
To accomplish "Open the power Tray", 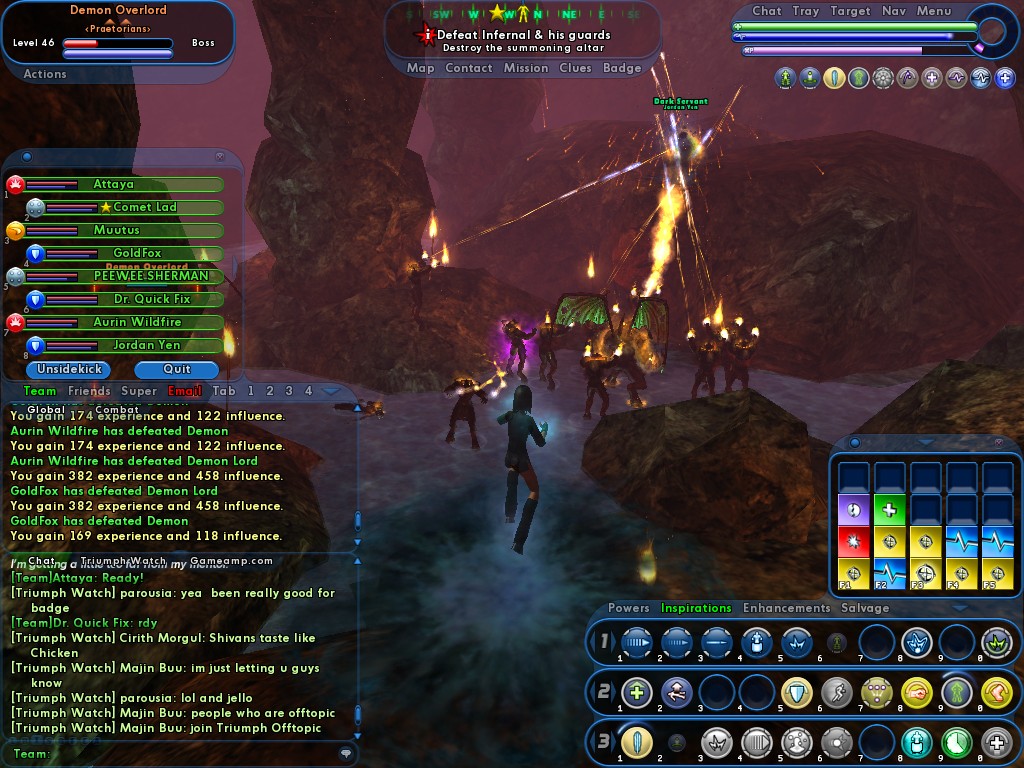I will (806, 11).
